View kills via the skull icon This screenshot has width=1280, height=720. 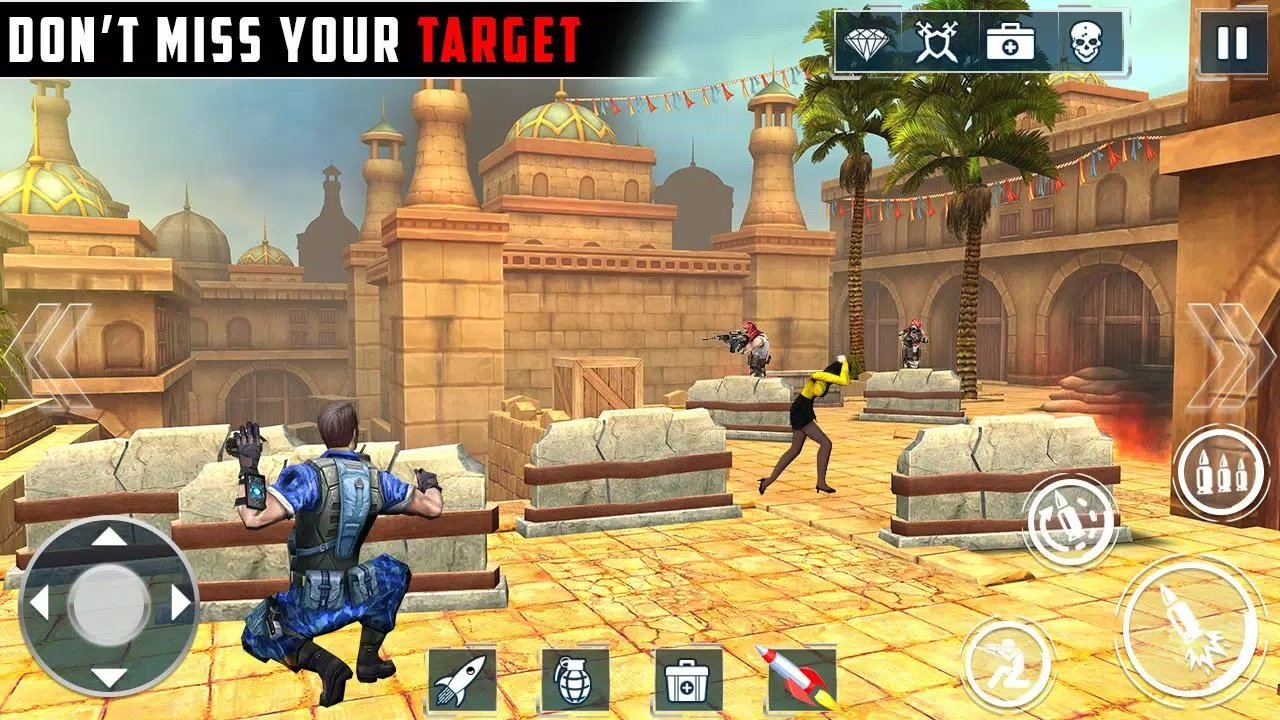click(1088, 42)
